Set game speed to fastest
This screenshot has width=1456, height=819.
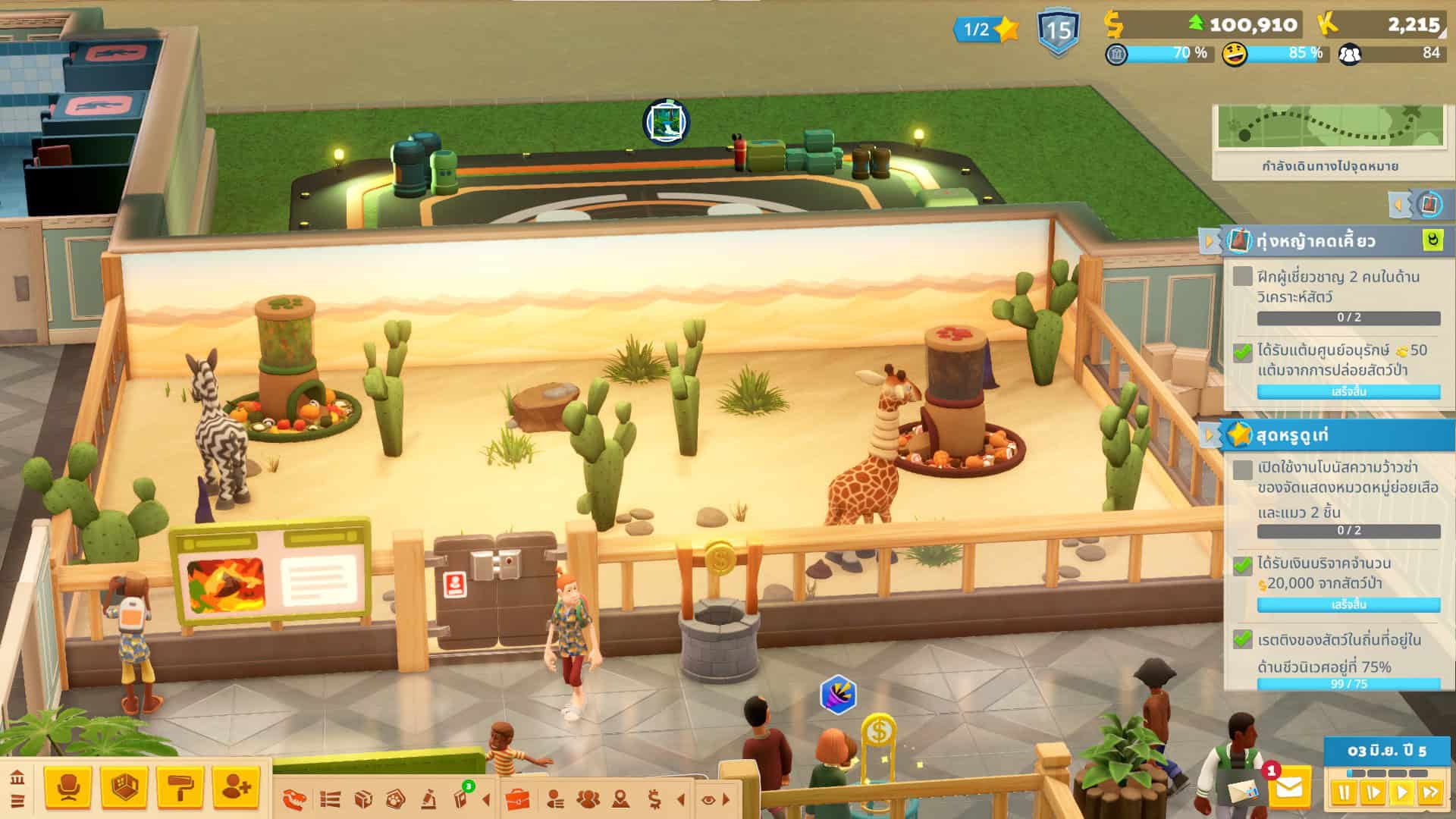1430,793
